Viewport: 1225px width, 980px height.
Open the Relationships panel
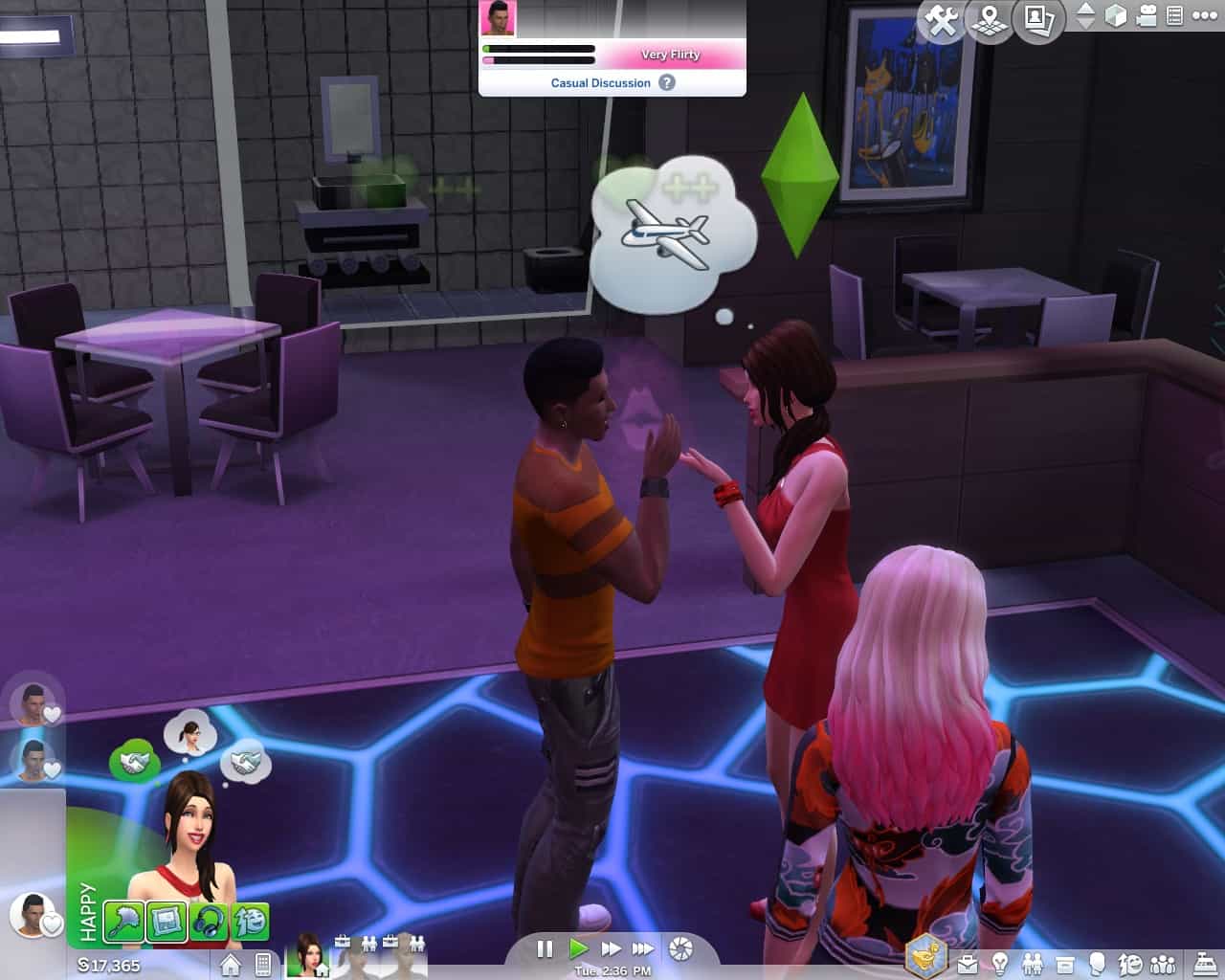[1033, 963]
